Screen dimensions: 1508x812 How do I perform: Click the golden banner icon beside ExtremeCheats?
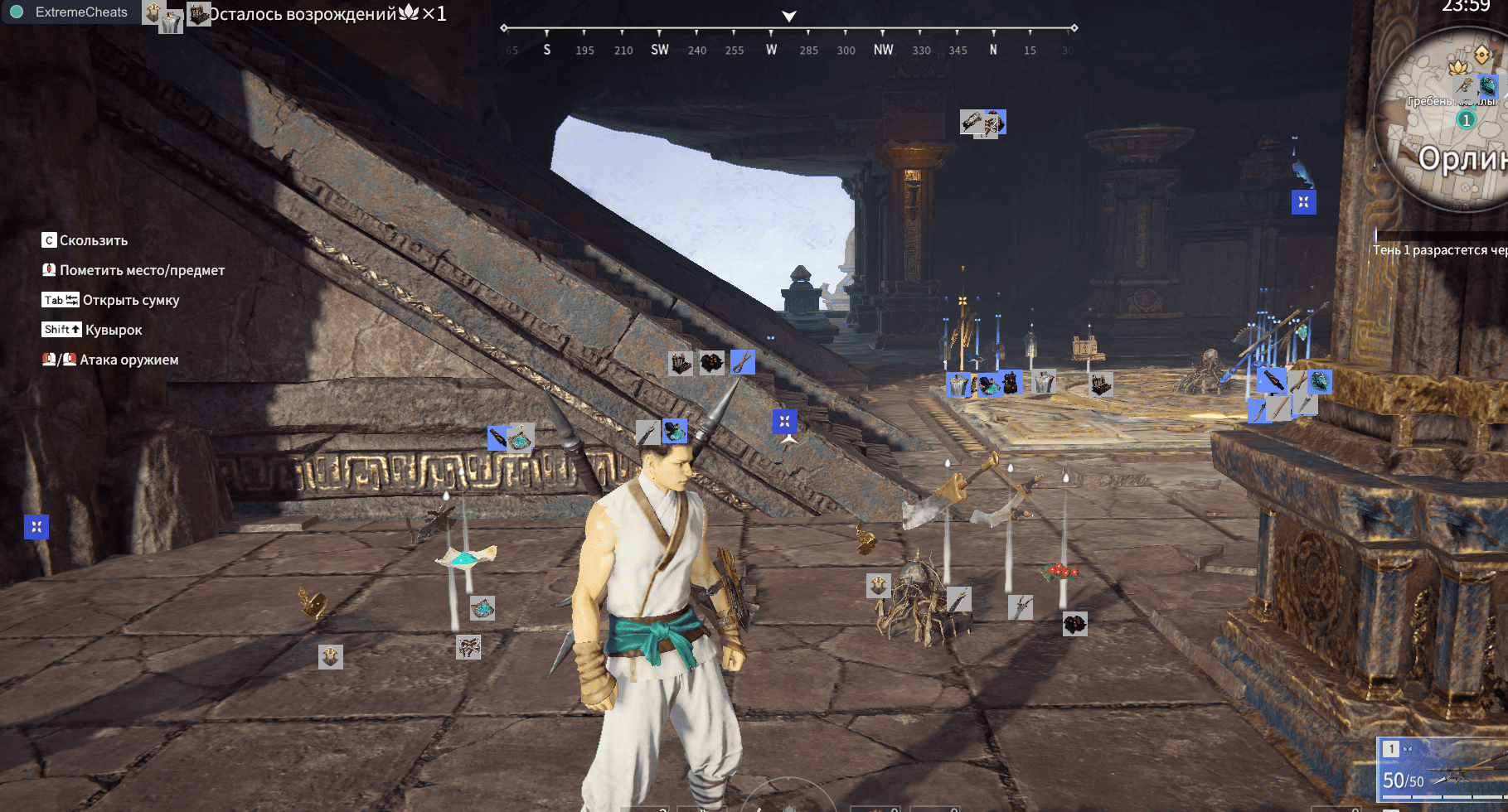pos(154,12)
